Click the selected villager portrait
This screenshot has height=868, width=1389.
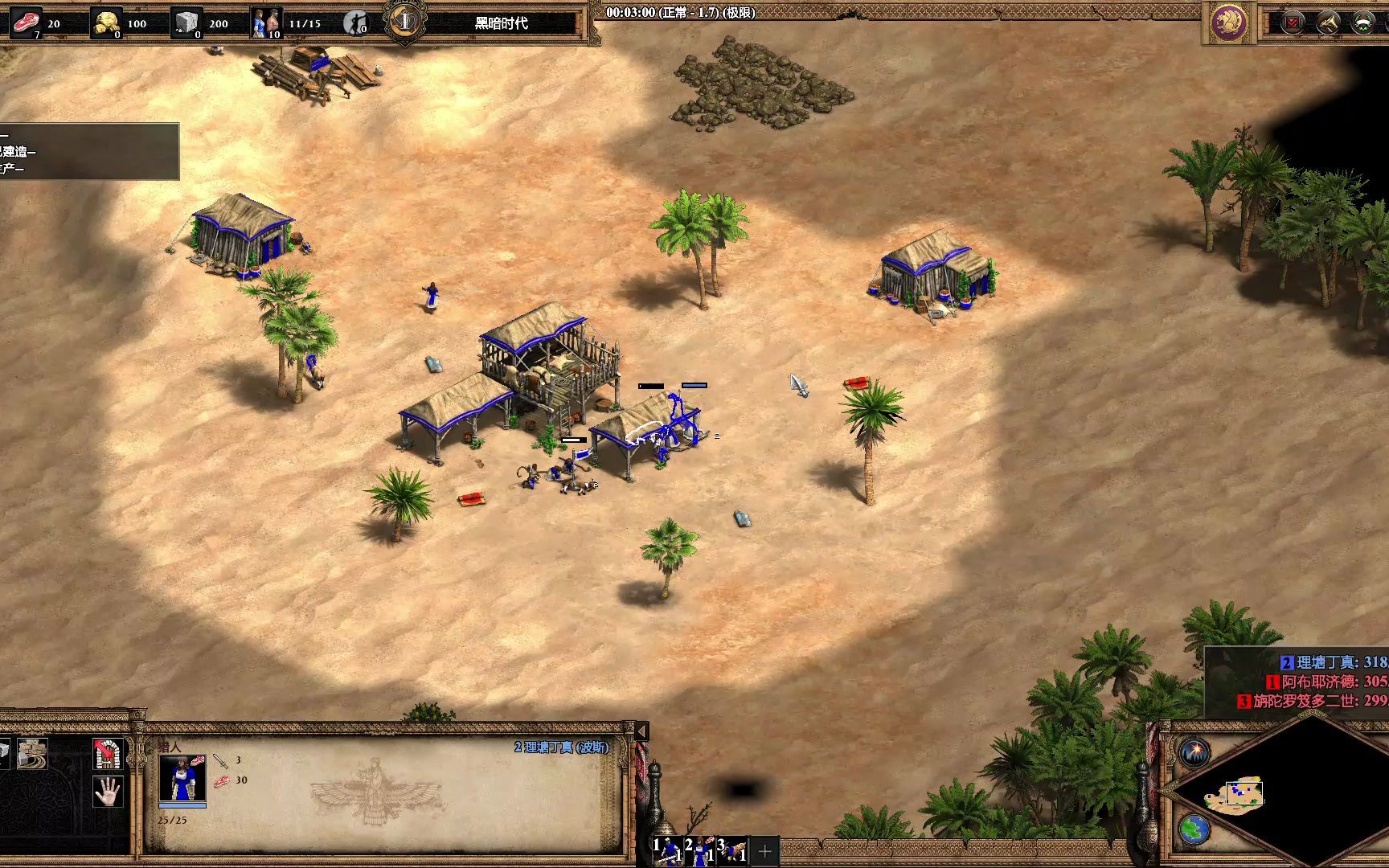click(182, 780)
